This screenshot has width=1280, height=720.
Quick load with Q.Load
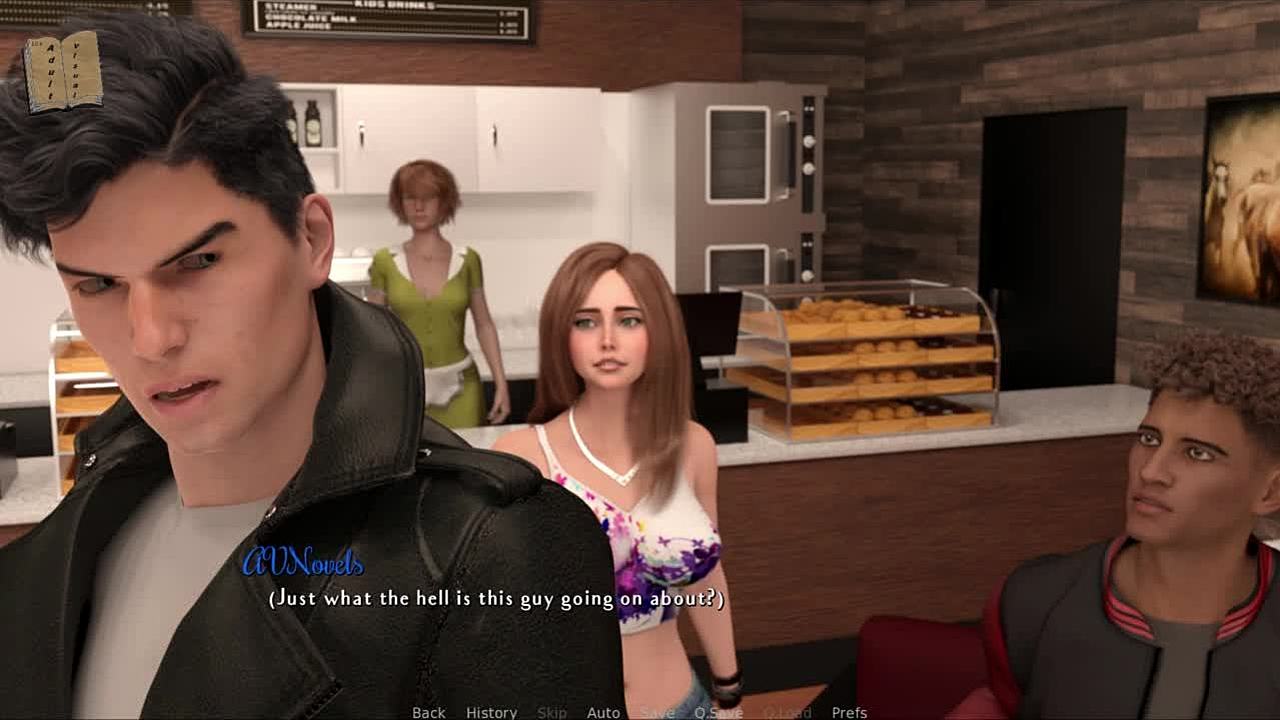787,712
